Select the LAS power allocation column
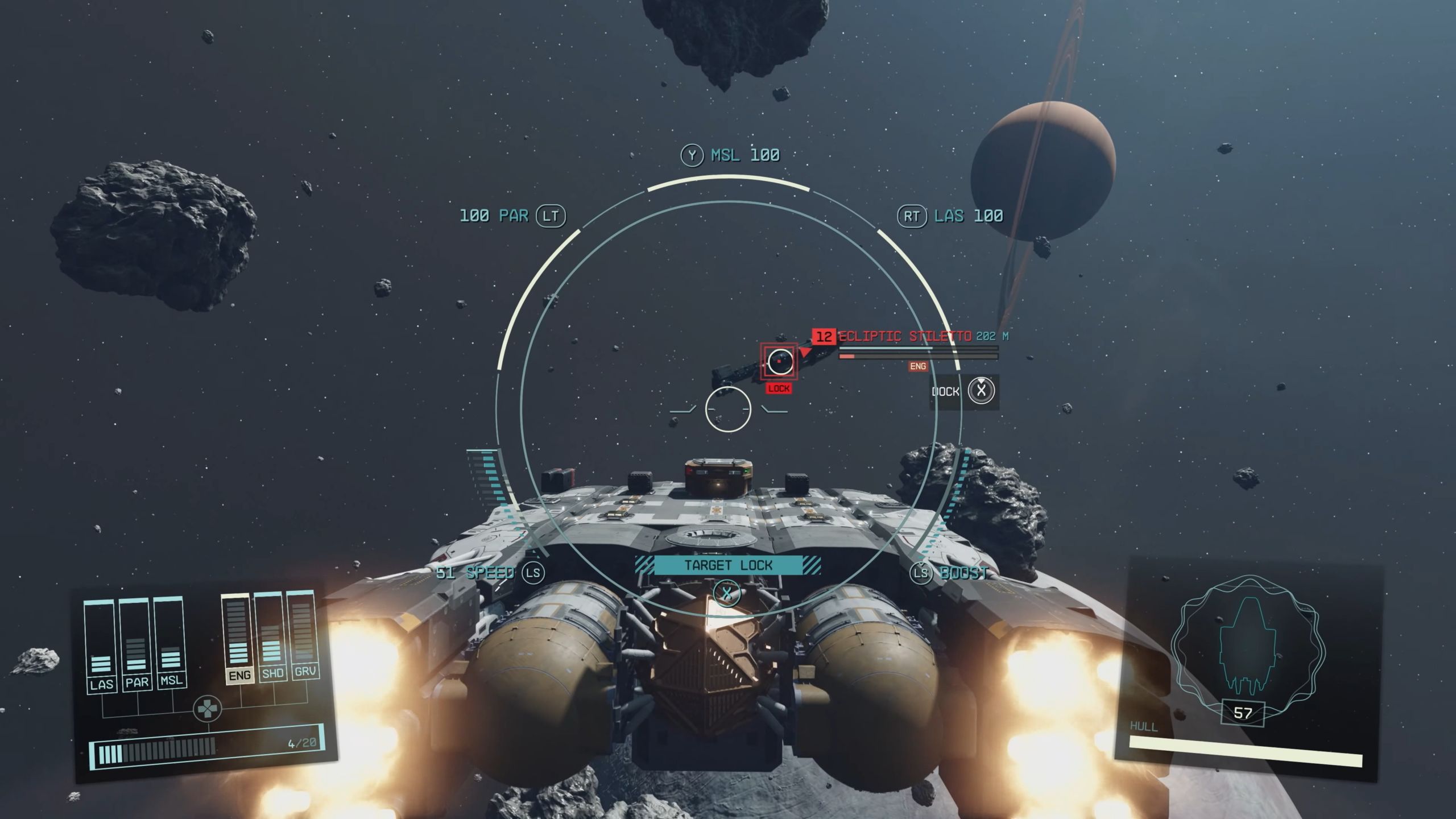This screenshot has height=819, width=1456. click(101, 646)
